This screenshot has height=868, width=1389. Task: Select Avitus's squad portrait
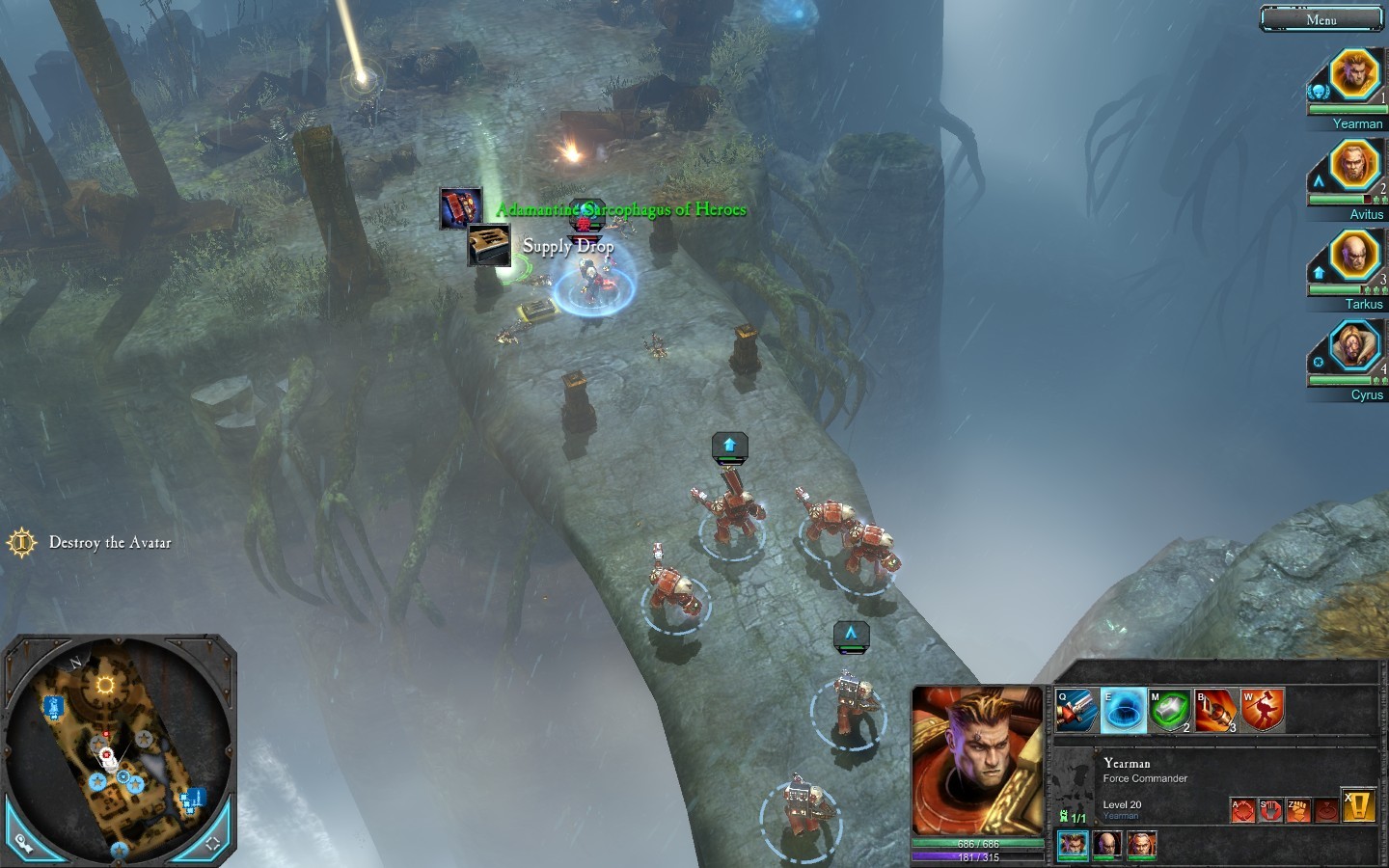(x=1353, y=166)
